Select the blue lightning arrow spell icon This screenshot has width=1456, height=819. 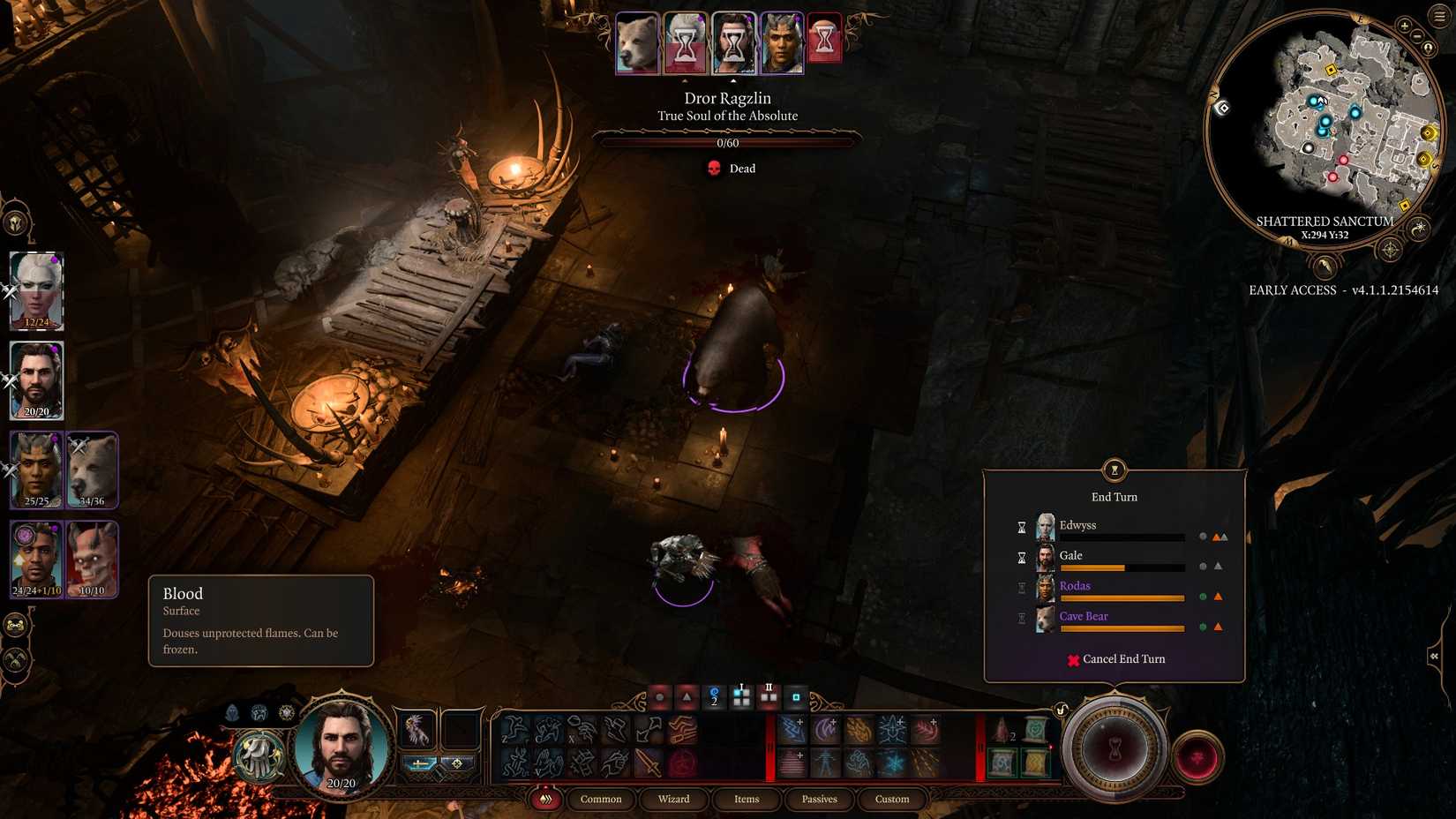(791, 730)
